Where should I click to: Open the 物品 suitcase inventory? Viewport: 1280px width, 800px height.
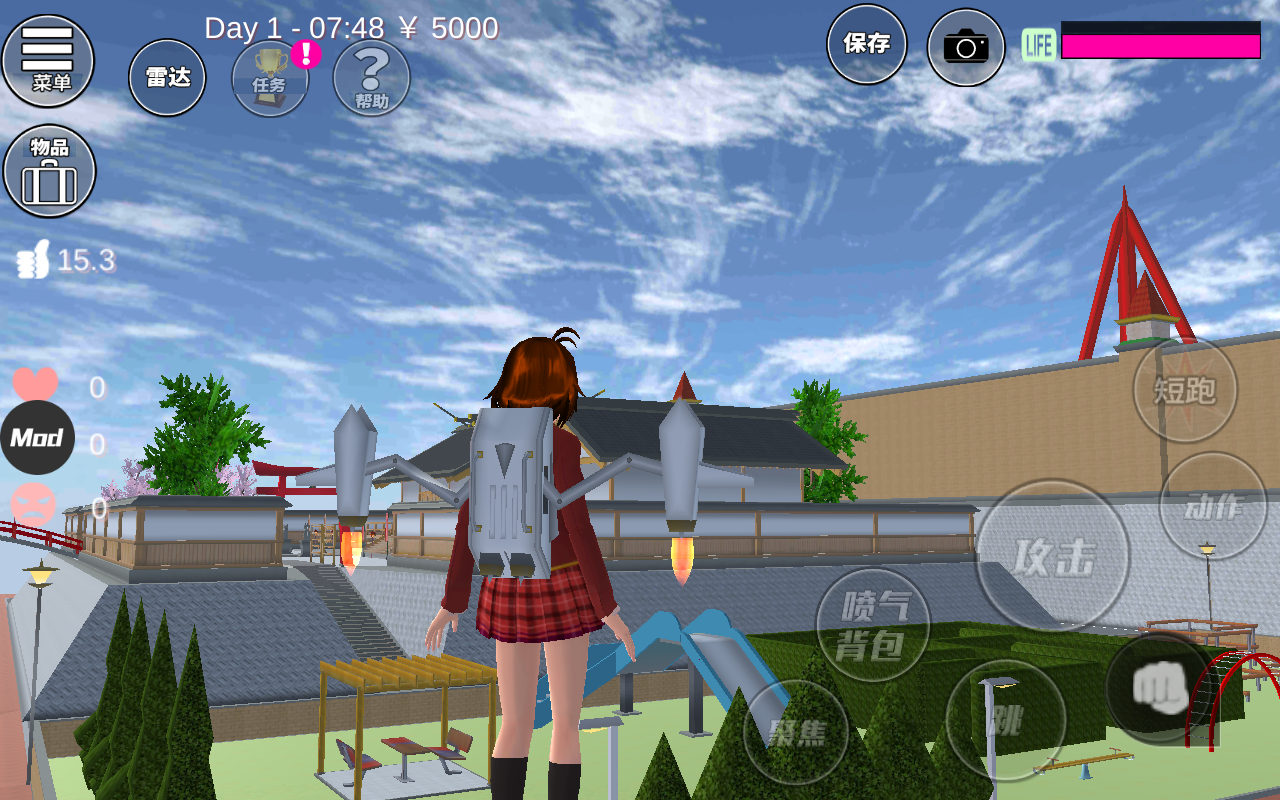[50, 171]
